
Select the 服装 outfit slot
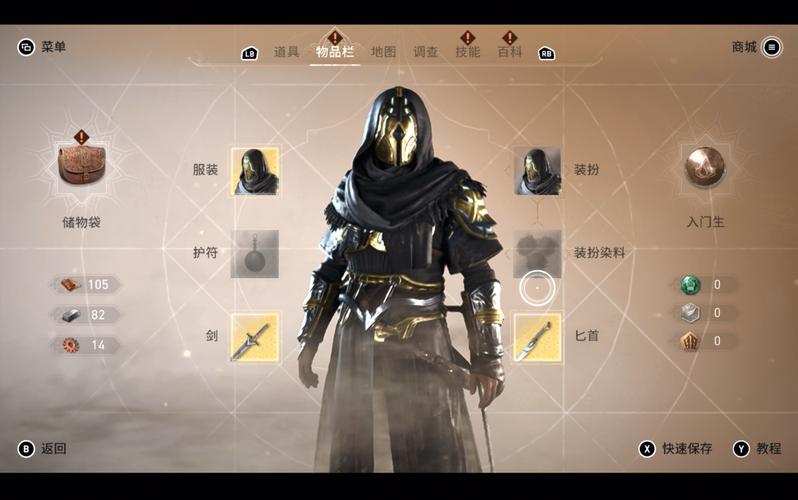[255, 171]
